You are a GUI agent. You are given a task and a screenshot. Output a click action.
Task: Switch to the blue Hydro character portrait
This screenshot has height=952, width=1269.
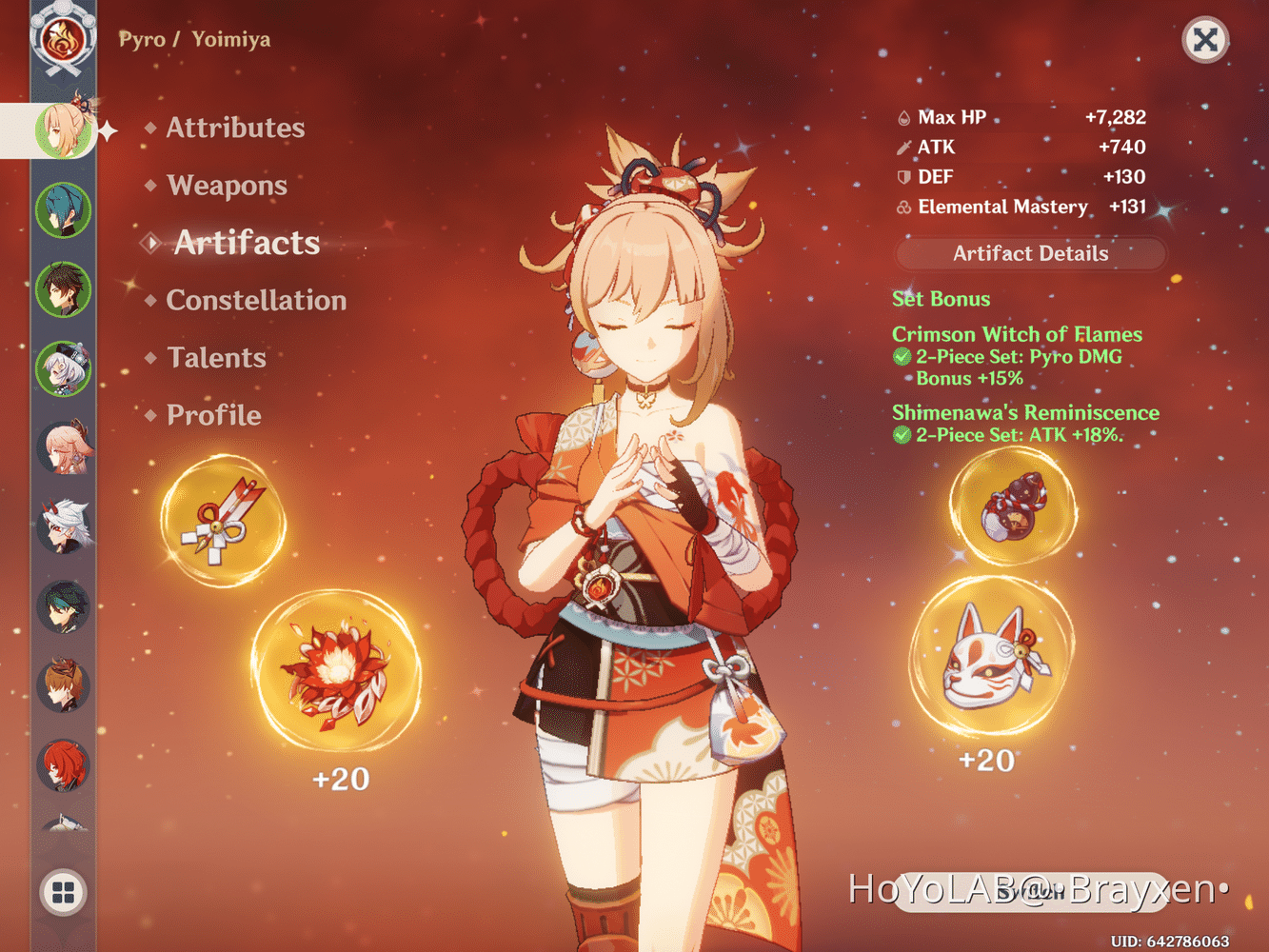coord(64,208)
